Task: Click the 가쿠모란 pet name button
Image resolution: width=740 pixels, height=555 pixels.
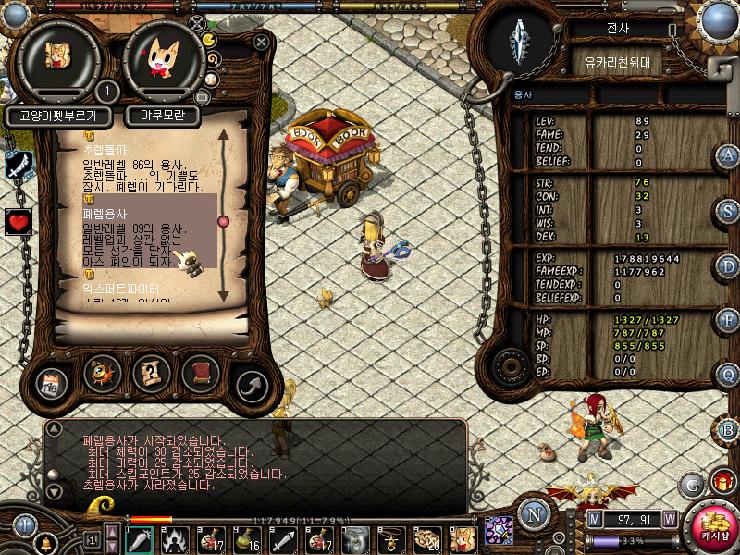Action: (x=163, y=115)
